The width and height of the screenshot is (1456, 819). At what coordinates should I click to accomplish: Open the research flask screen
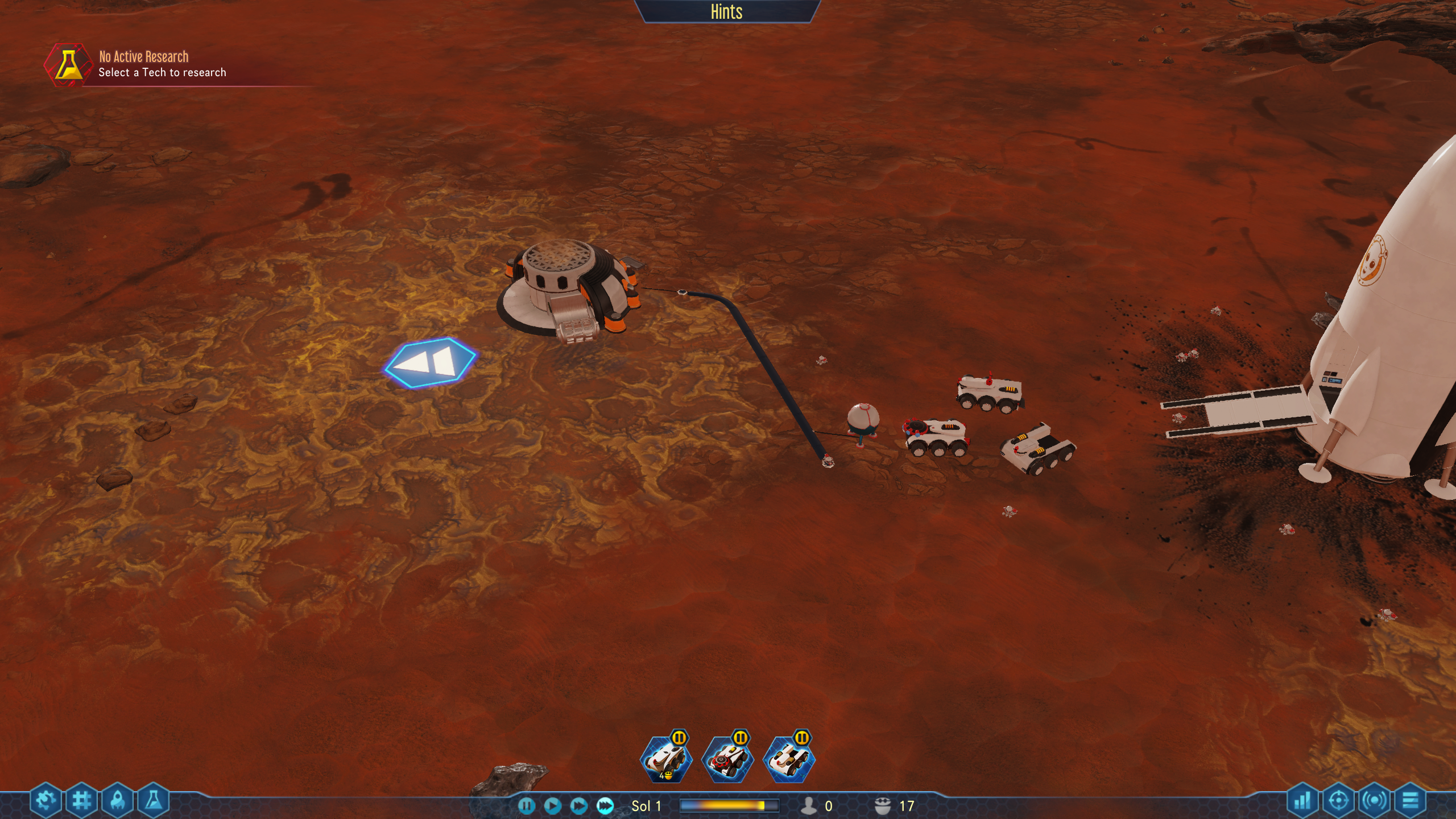point(154,801)
